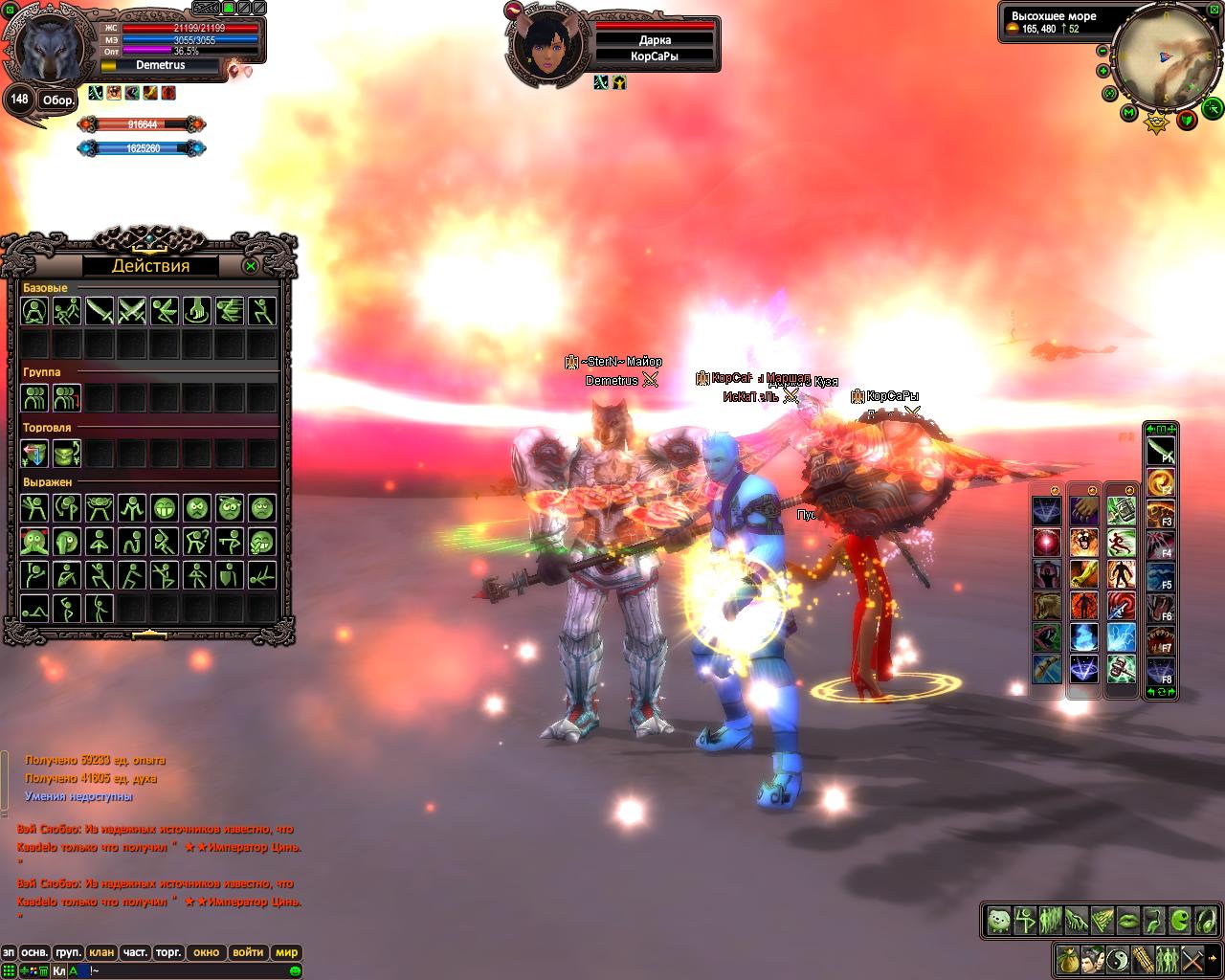Switch chat to the мир tab
1225x980 pixels.
pos(286,952)
